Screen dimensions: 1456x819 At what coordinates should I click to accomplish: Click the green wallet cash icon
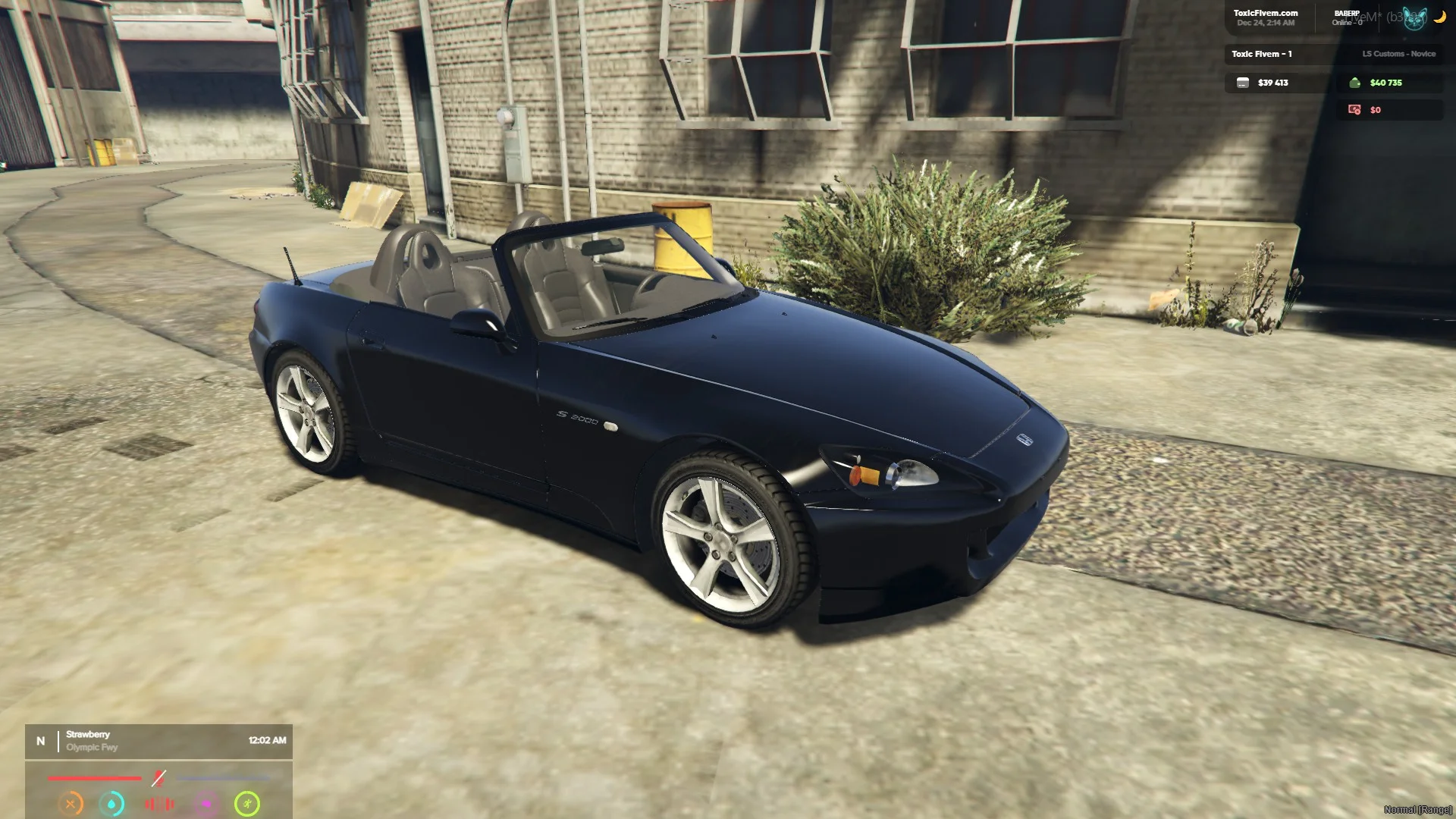pyautogui.click(x=1355, y=83)
